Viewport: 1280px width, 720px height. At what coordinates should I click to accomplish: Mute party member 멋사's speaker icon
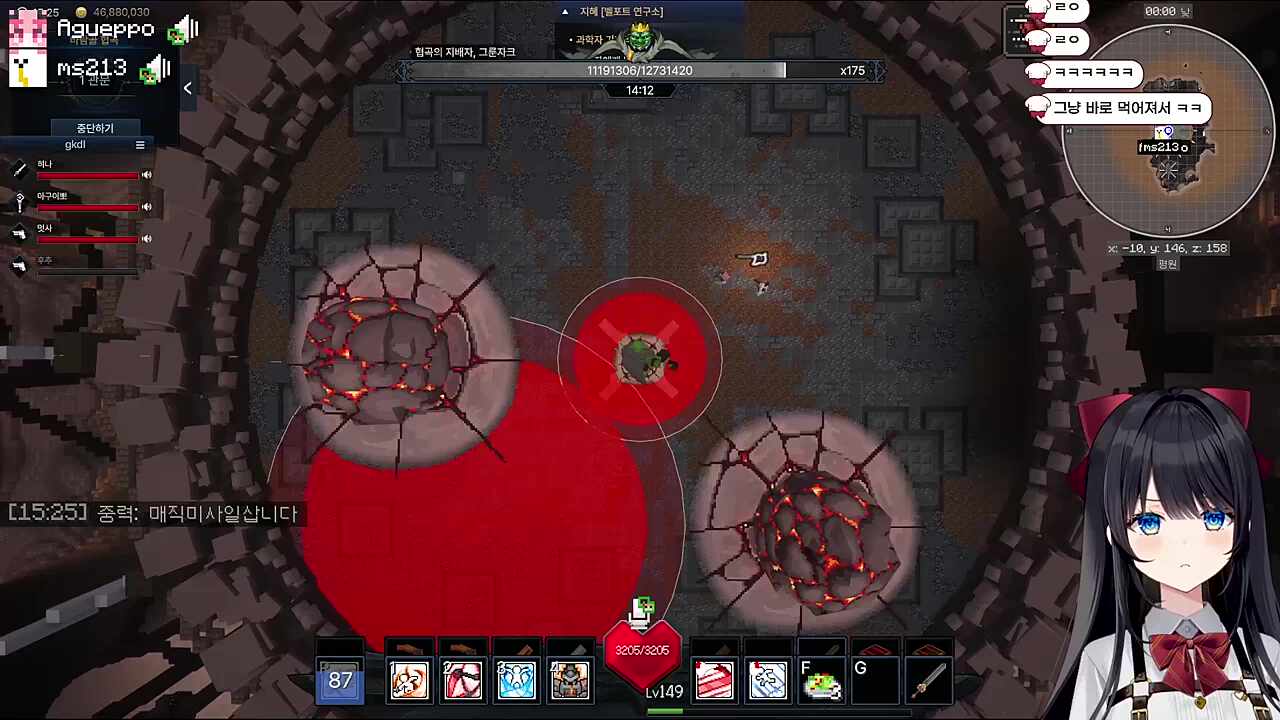pyautogui.click(x=146, y=239)
